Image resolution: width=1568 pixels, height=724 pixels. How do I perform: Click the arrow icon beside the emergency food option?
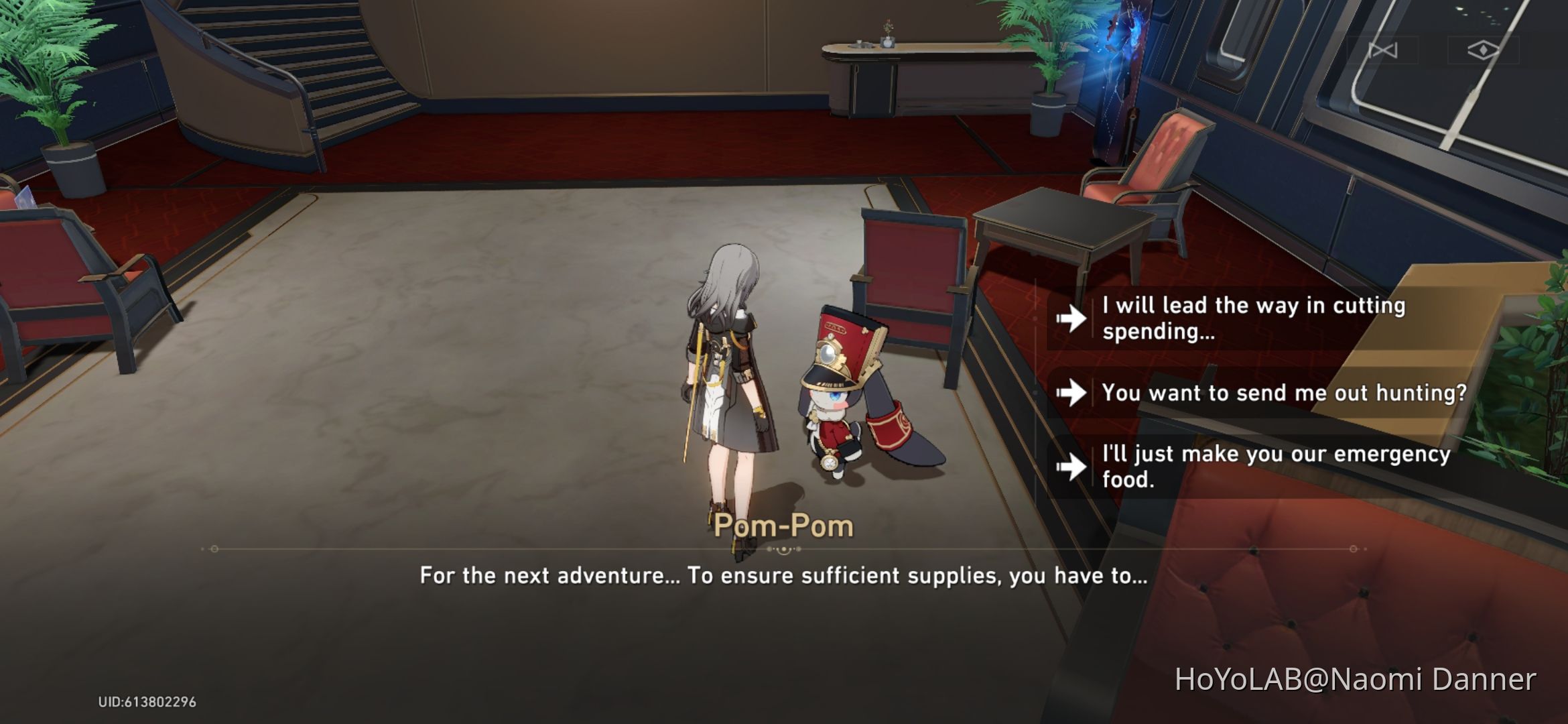[1072, 467]
